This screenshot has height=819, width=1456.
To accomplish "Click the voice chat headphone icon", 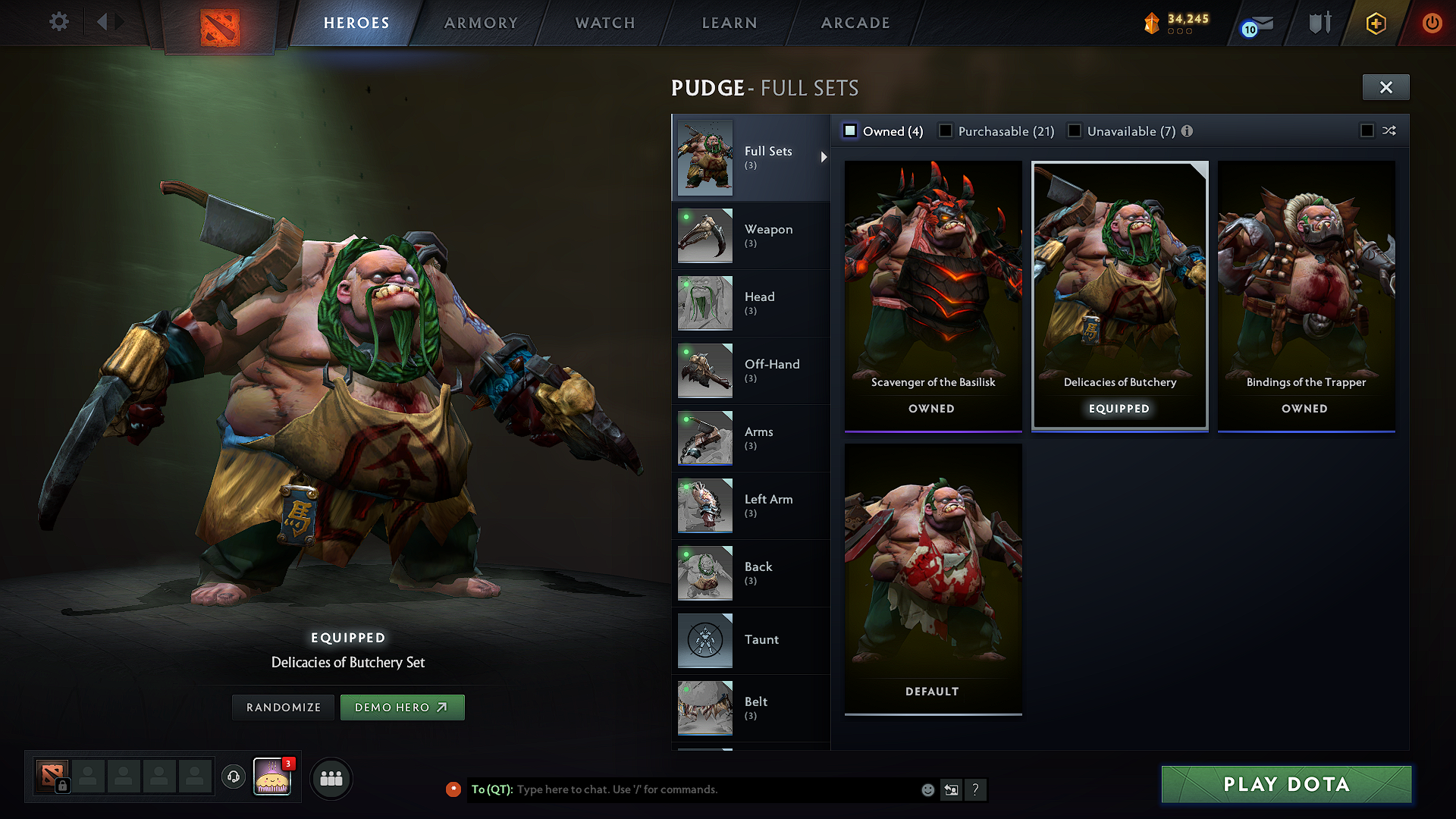I will [x=234, y=777].
